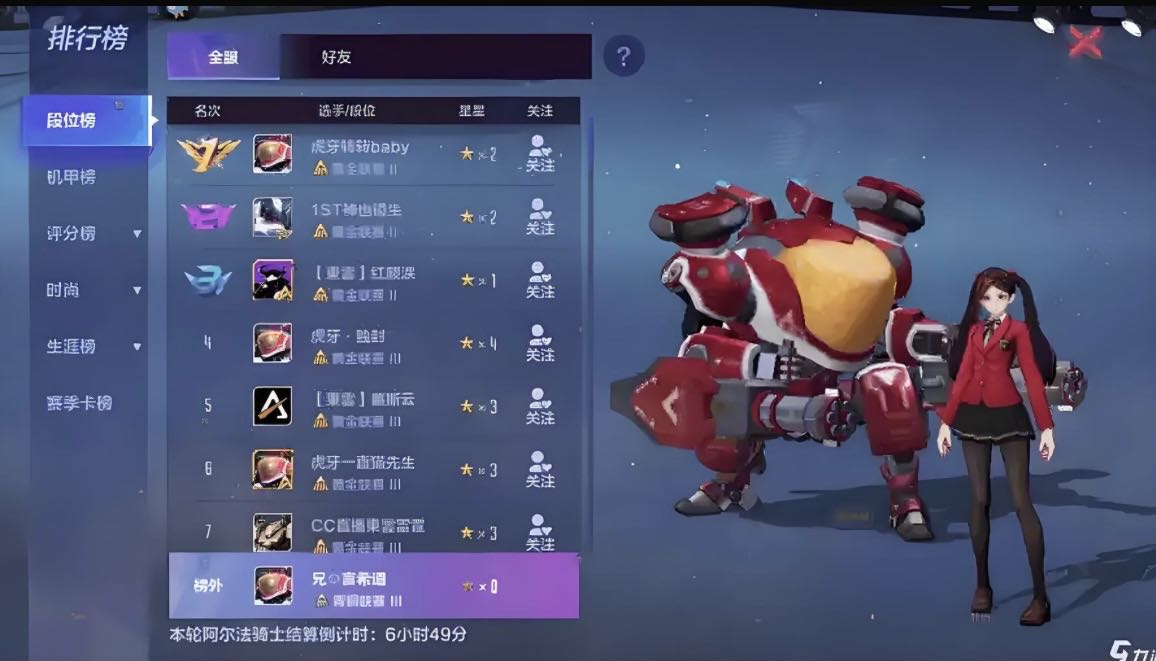Tap 关注 for the rank 4 player
The height and width of the screenshot is (661, 1156).
coord(540,344)
